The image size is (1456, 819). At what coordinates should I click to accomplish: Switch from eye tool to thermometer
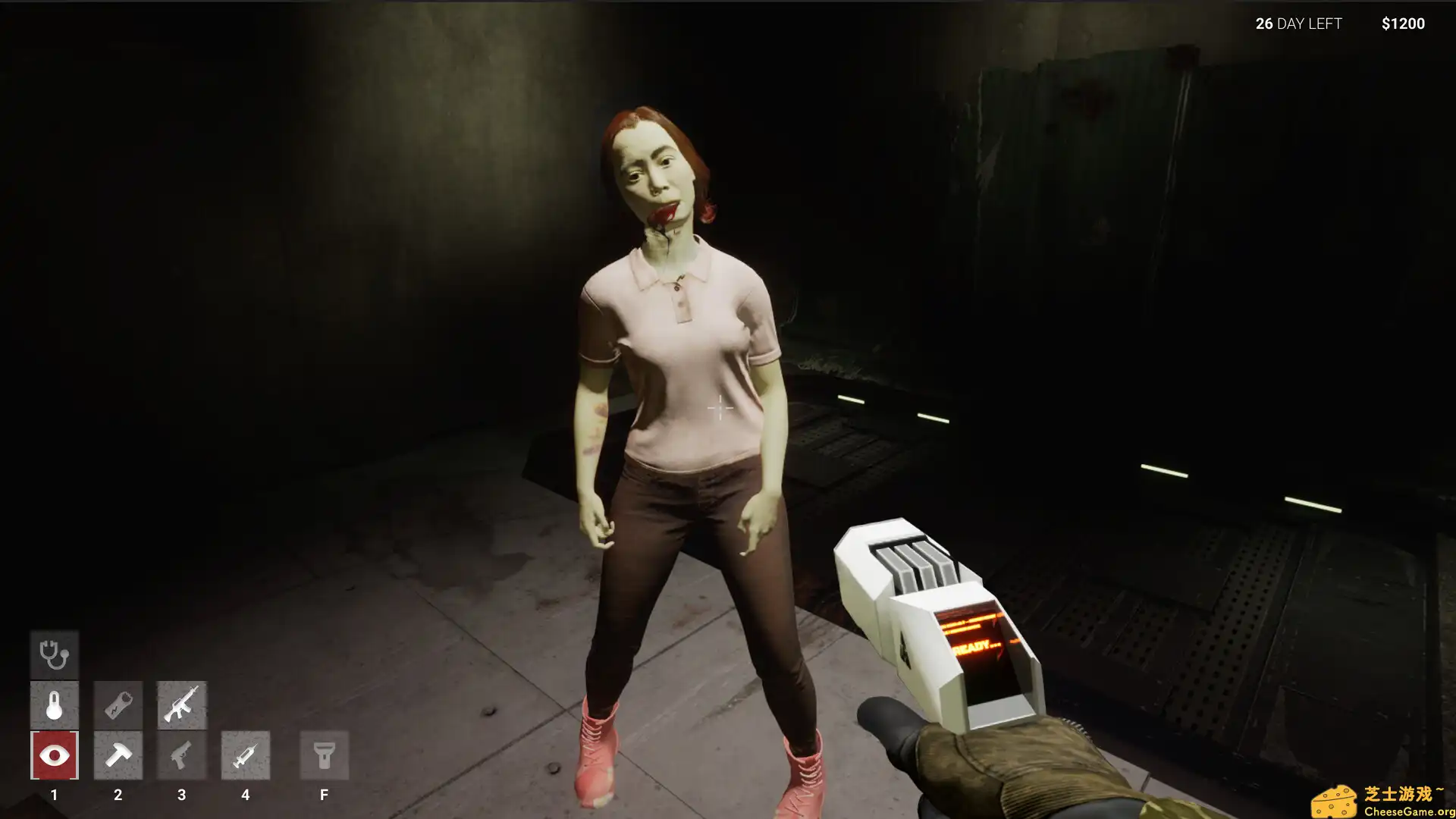tap(54, 704)
